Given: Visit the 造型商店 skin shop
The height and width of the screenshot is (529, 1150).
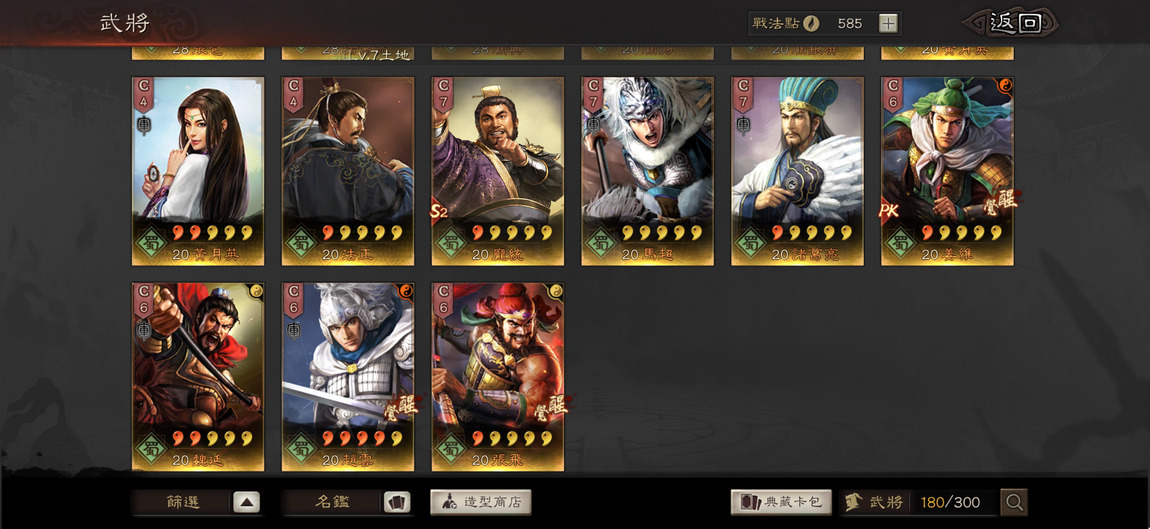Looking at the screenshot, I should pos(480,502).
